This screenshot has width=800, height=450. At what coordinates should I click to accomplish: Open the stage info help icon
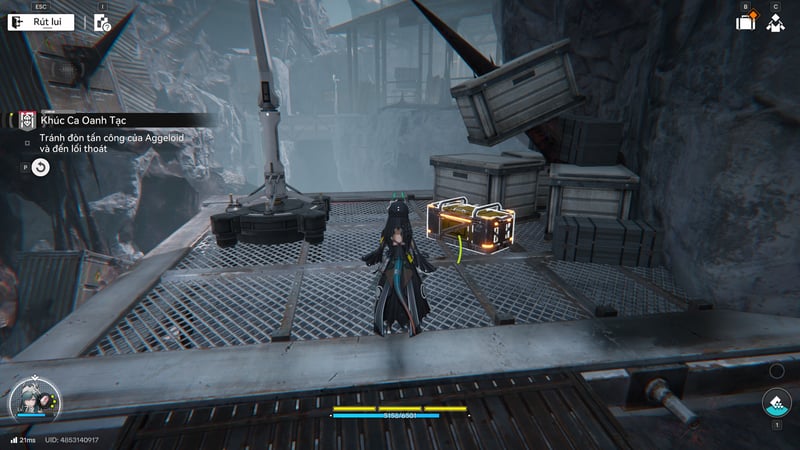coord(103,23)
